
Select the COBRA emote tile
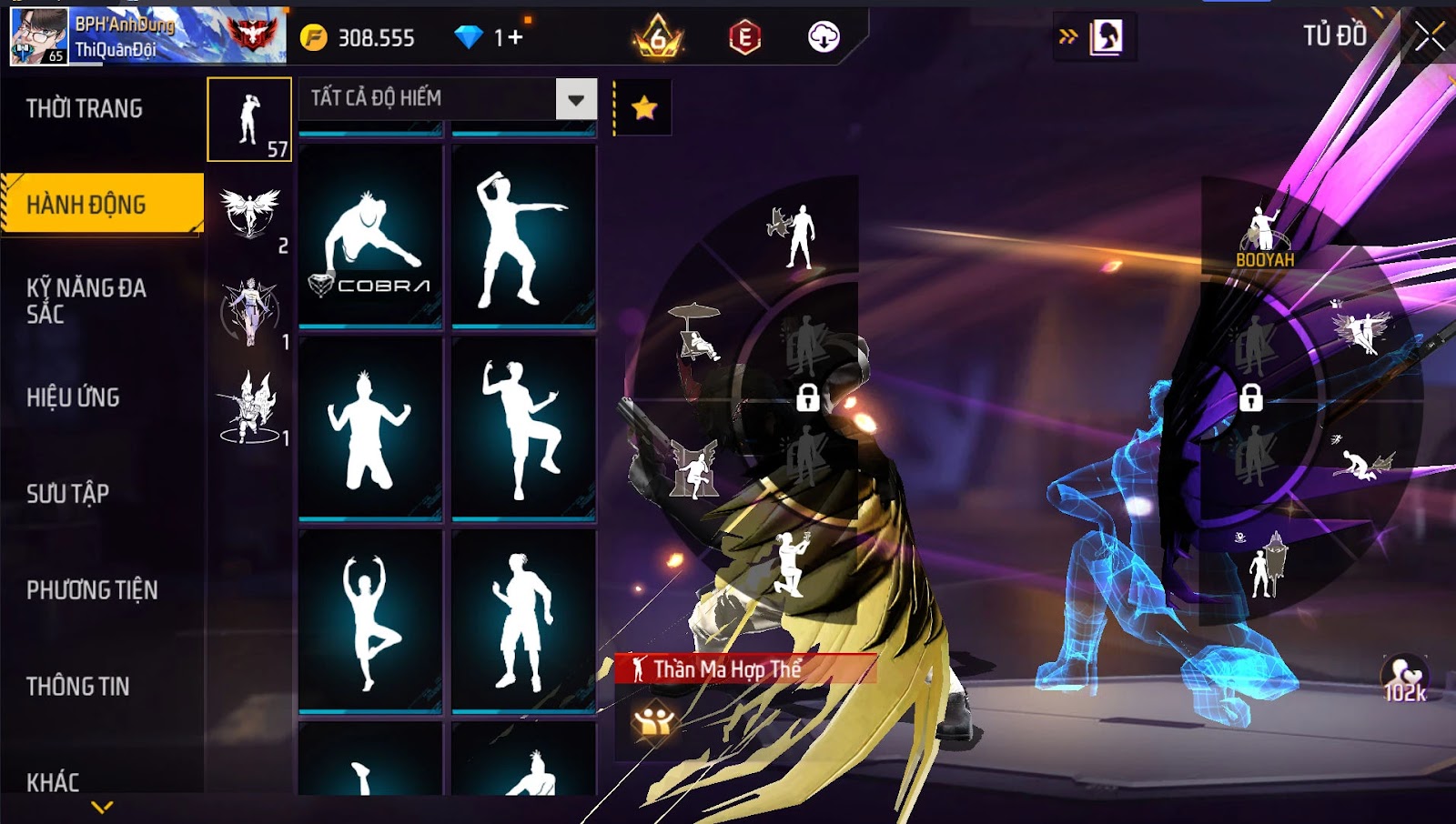point(370,235)
